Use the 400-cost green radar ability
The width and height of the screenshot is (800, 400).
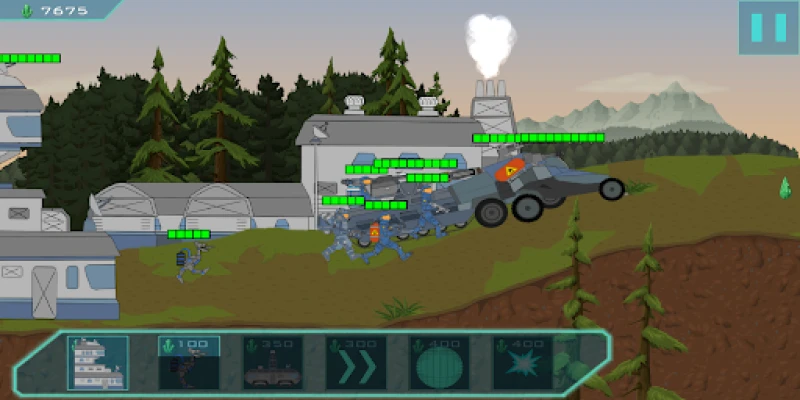[439, 362]
